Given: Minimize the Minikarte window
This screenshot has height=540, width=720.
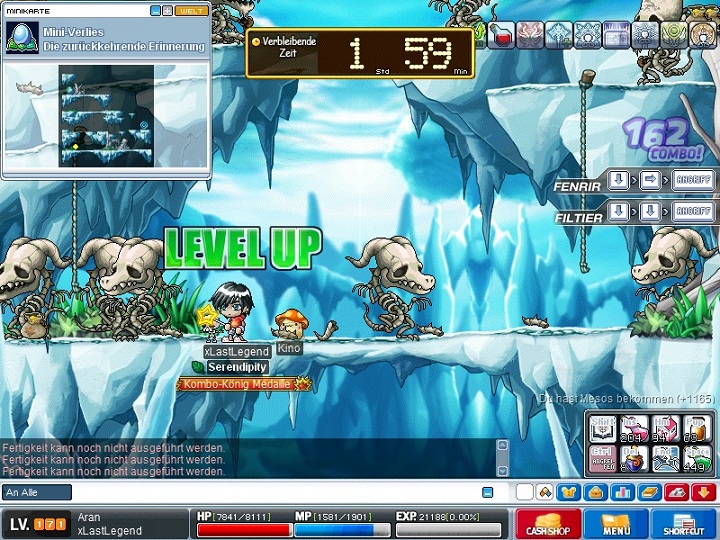Looking at the screenshot, I should click(x=156, y=11).
